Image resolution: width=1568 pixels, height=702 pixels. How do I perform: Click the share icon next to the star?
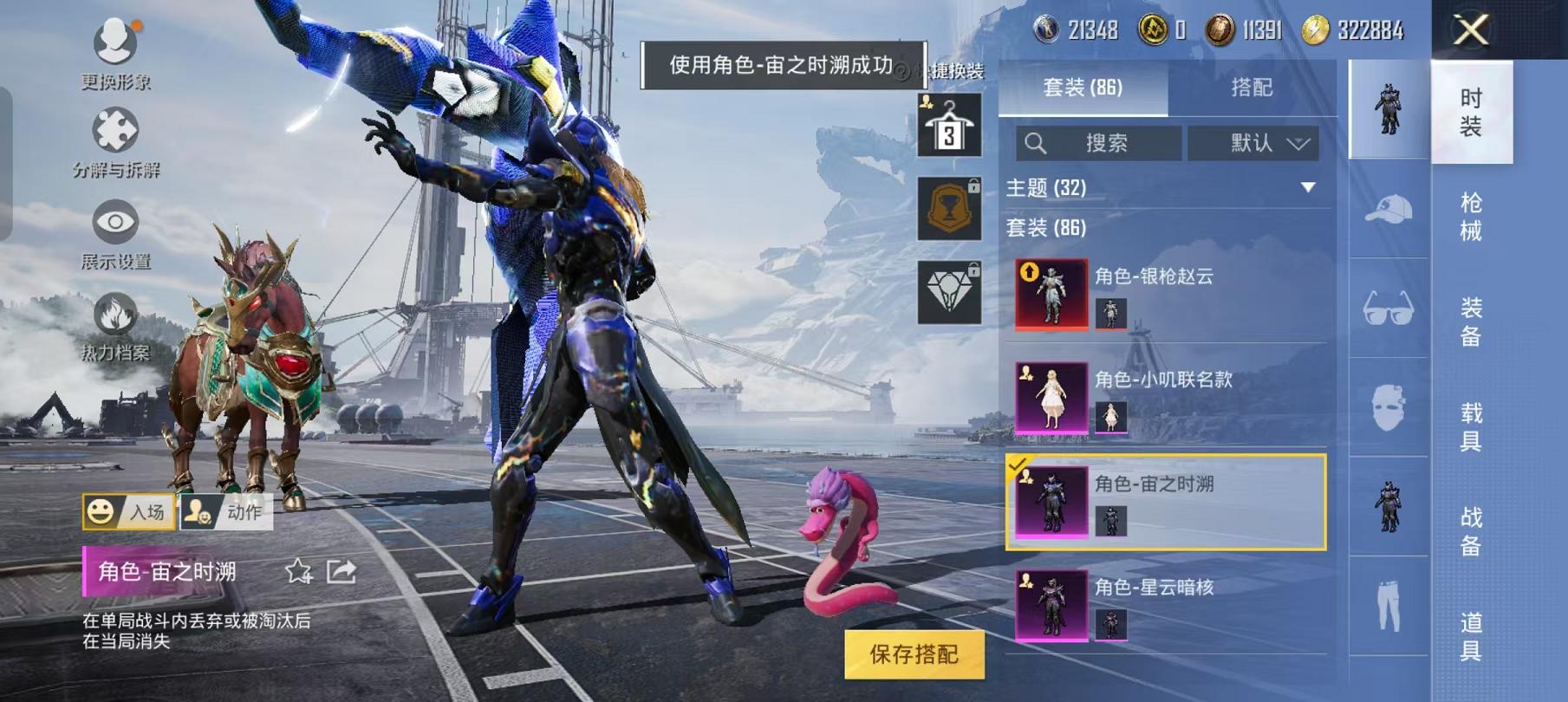tap(342, 571)
